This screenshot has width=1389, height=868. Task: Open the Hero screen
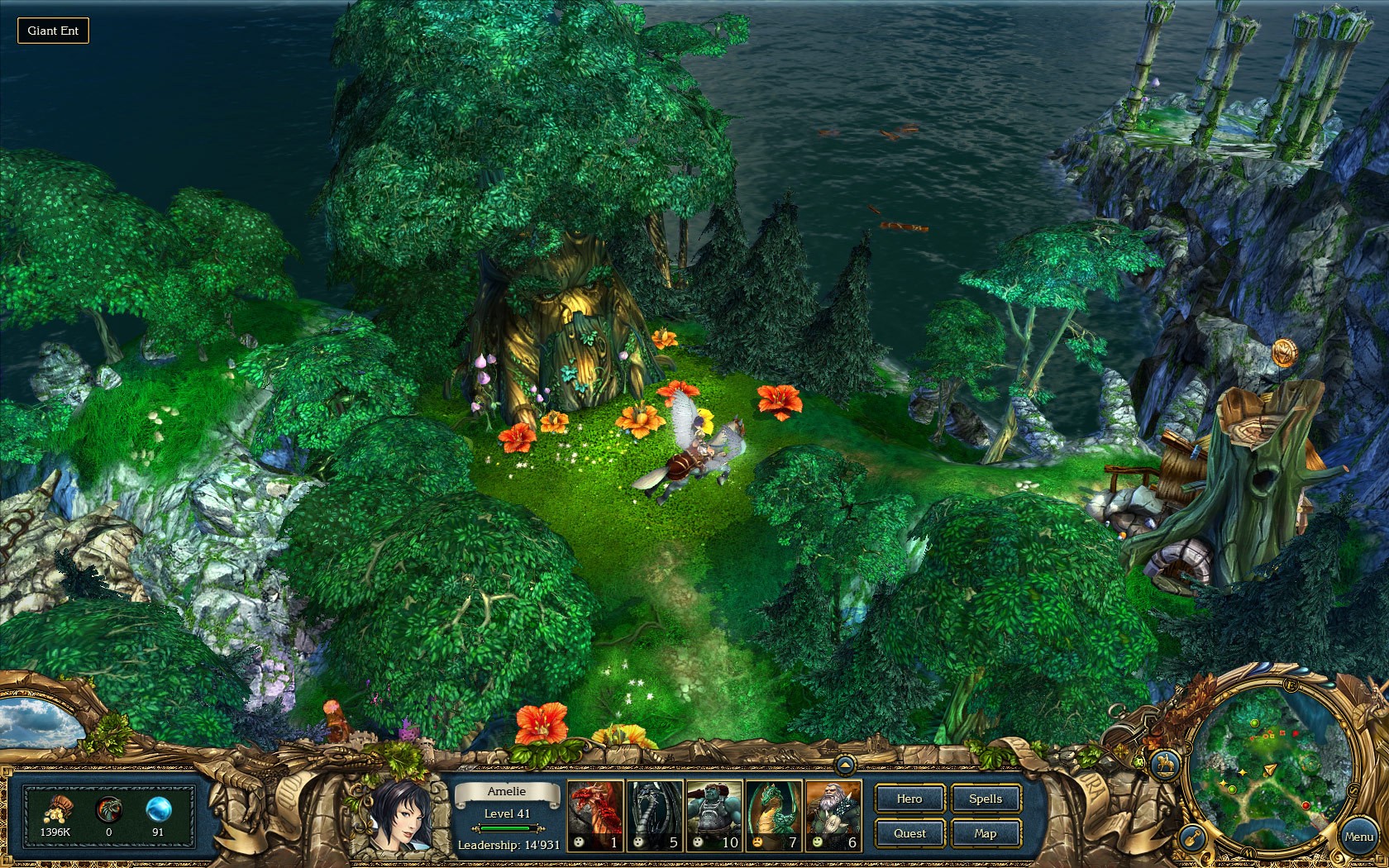pos(909,799)
